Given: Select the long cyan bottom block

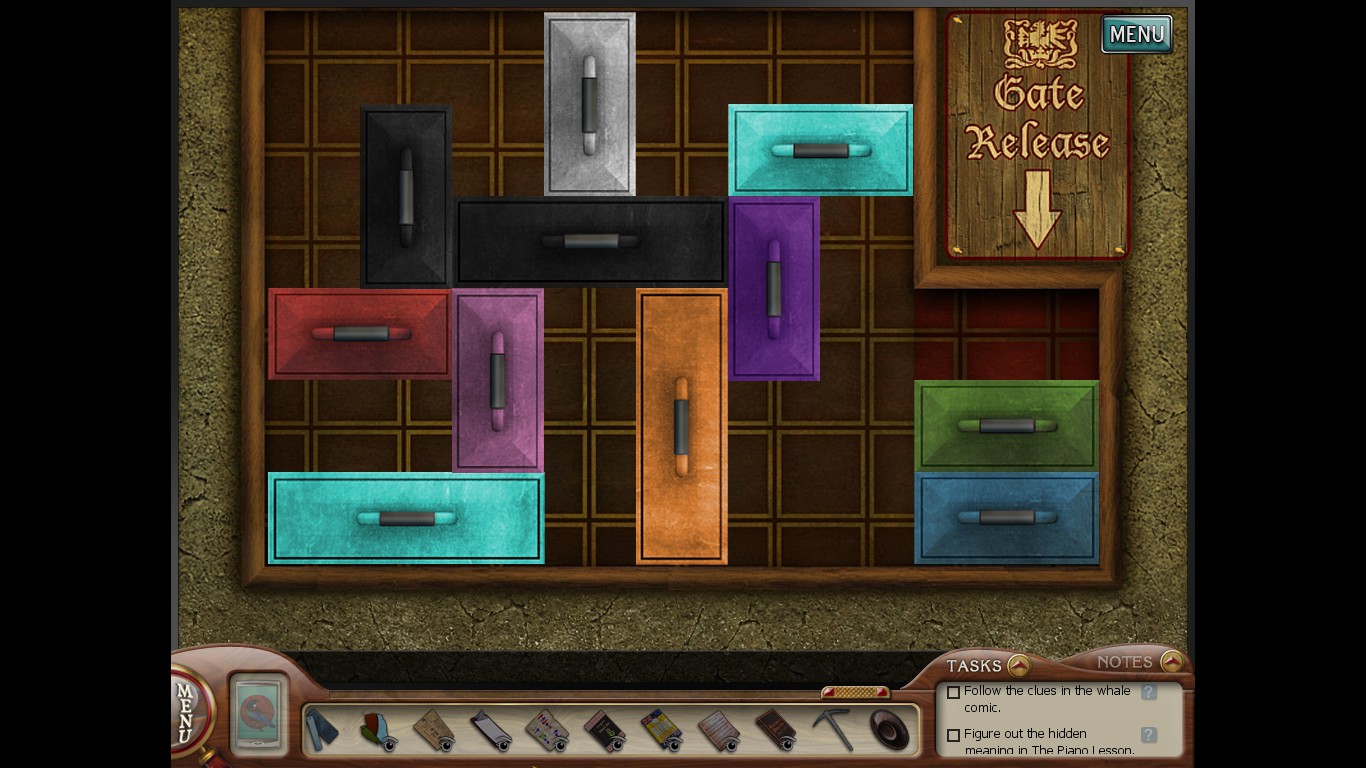Looking at the screenshot, I should coord(406,518).
